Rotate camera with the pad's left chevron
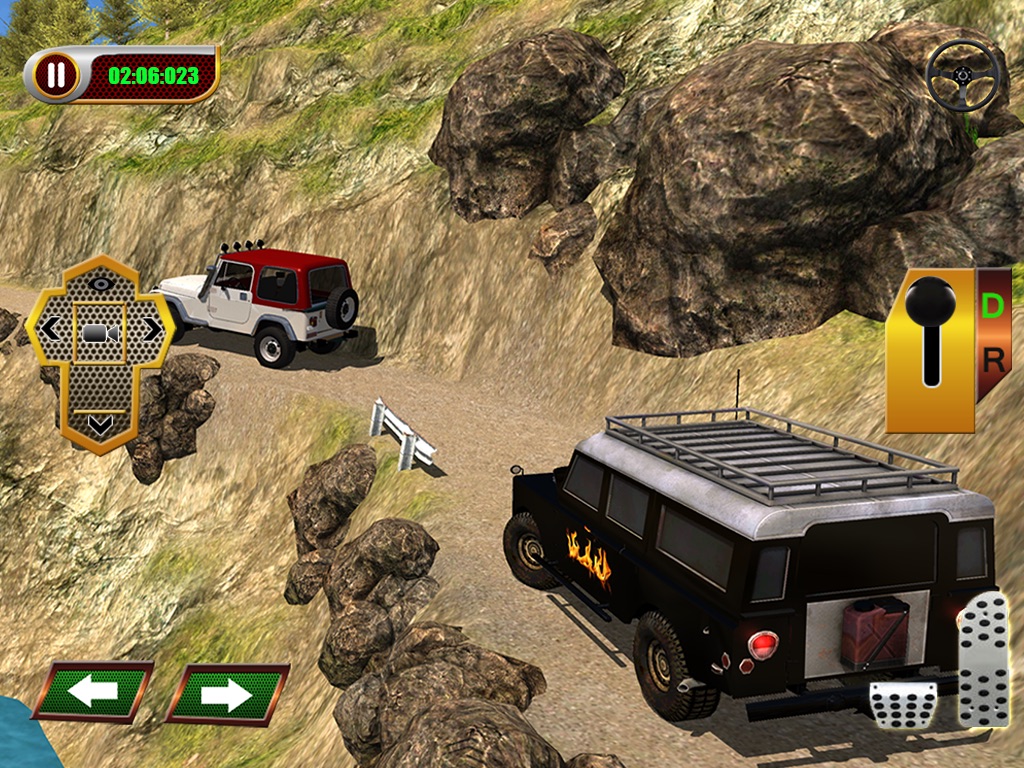 (50, 329)
